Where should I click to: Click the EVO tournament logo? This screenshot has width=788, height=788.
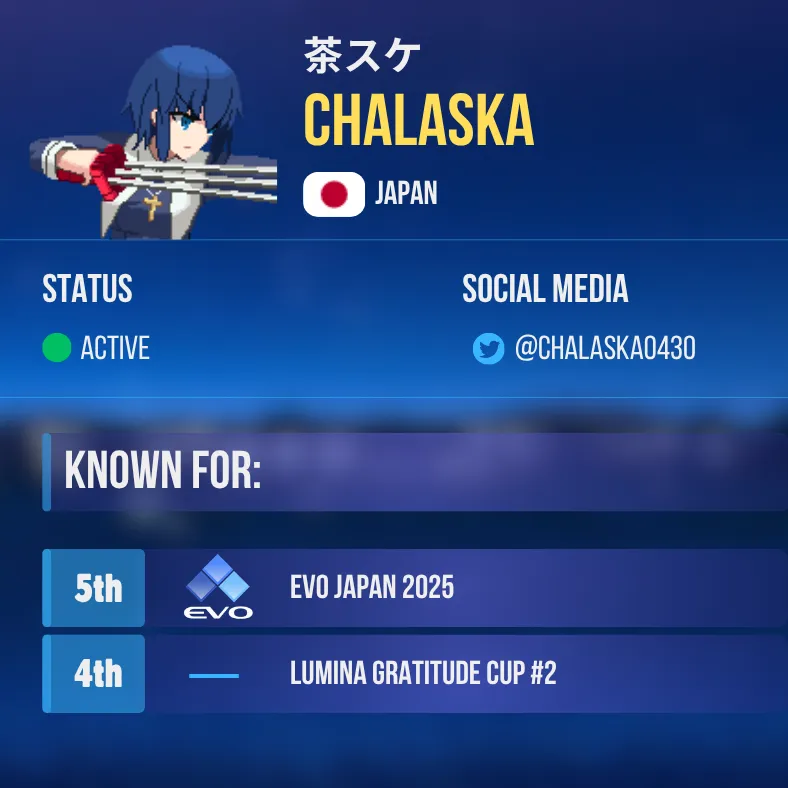pos(218,588)
